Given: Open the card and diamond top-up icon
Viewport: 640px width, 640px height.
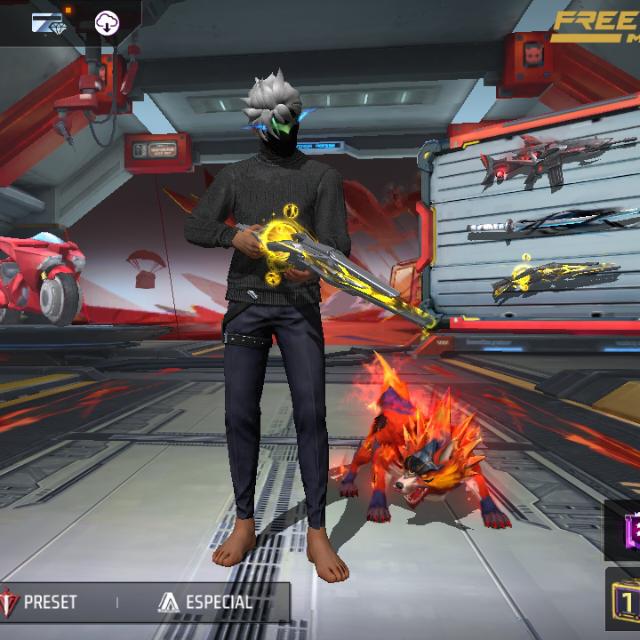Looking at the screenshot, I should (46, 22).
